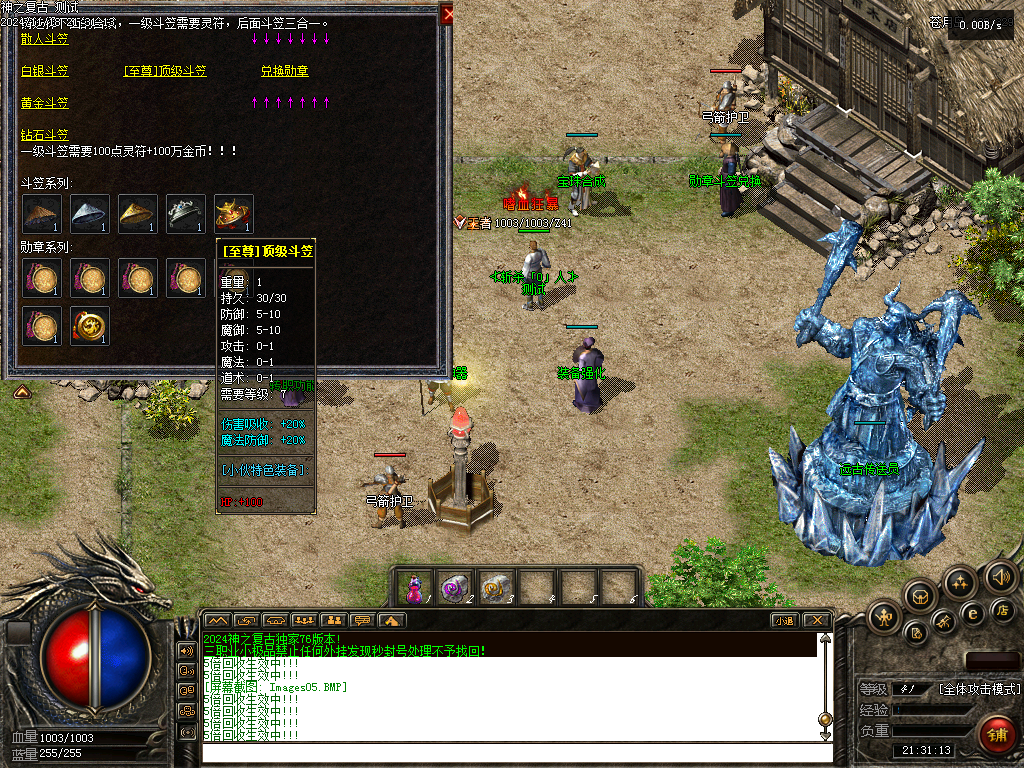Image resolution: width=1024 pixels, height=768 pixels.
Task: Choose the 黄金斗笠 option
Action: pos(45,103)
